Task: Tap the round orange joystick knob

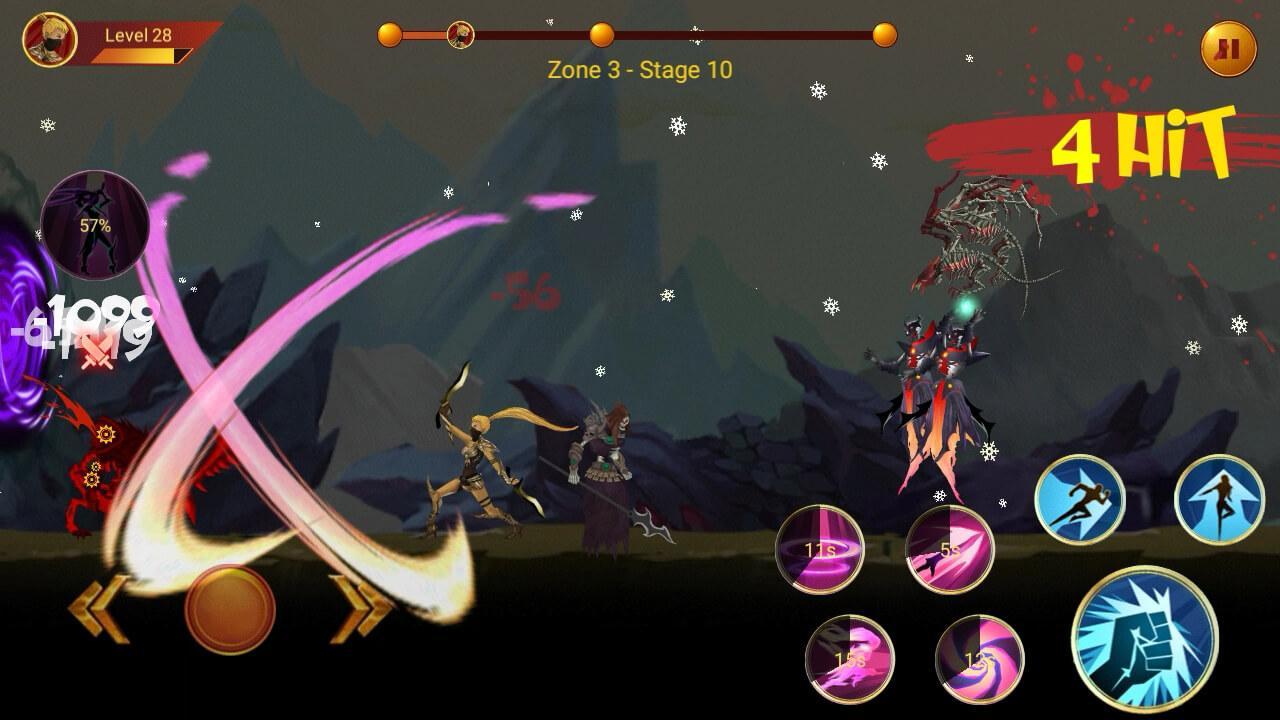Action: coord(230,608)
